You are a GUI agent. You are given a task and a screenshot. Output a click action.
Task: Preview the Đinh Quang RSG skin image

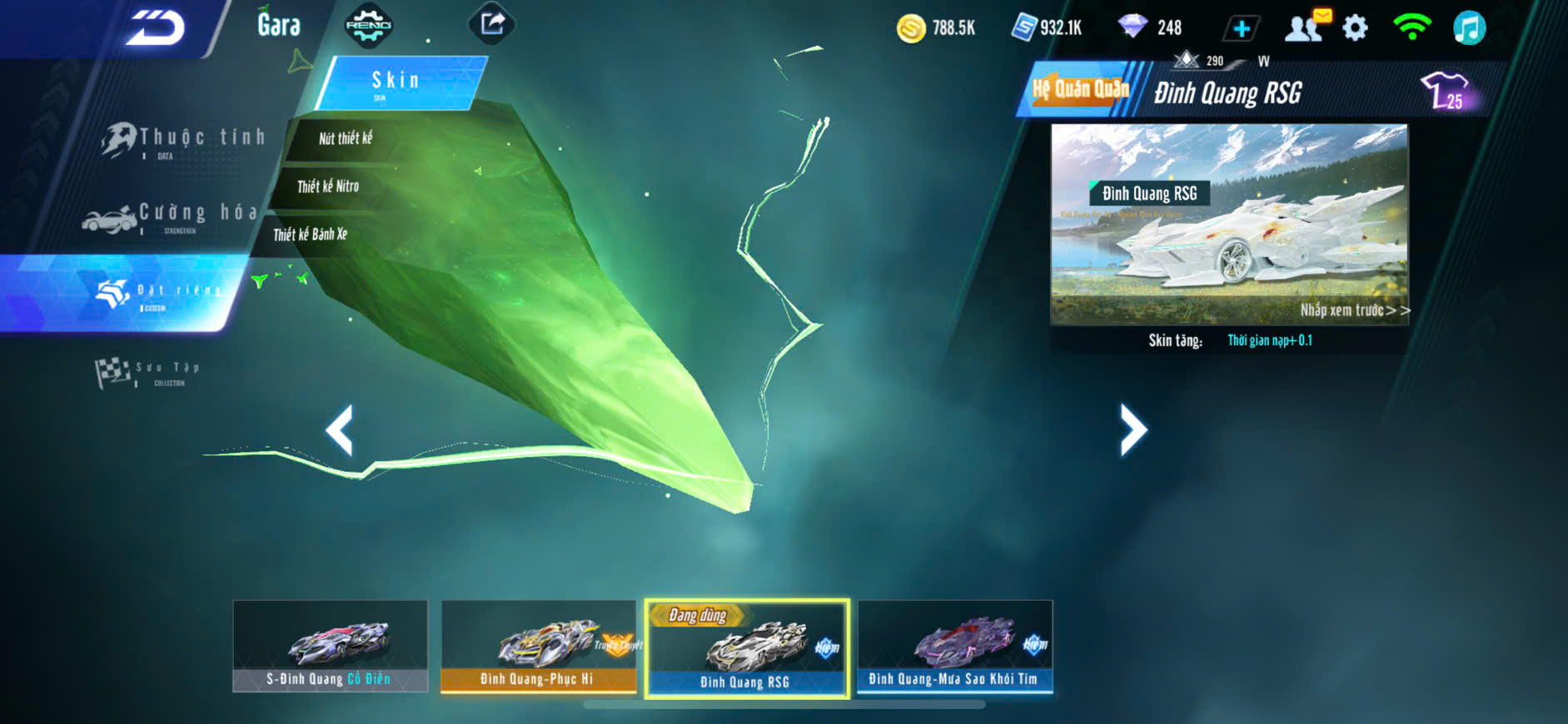[x=1229, y=225]
